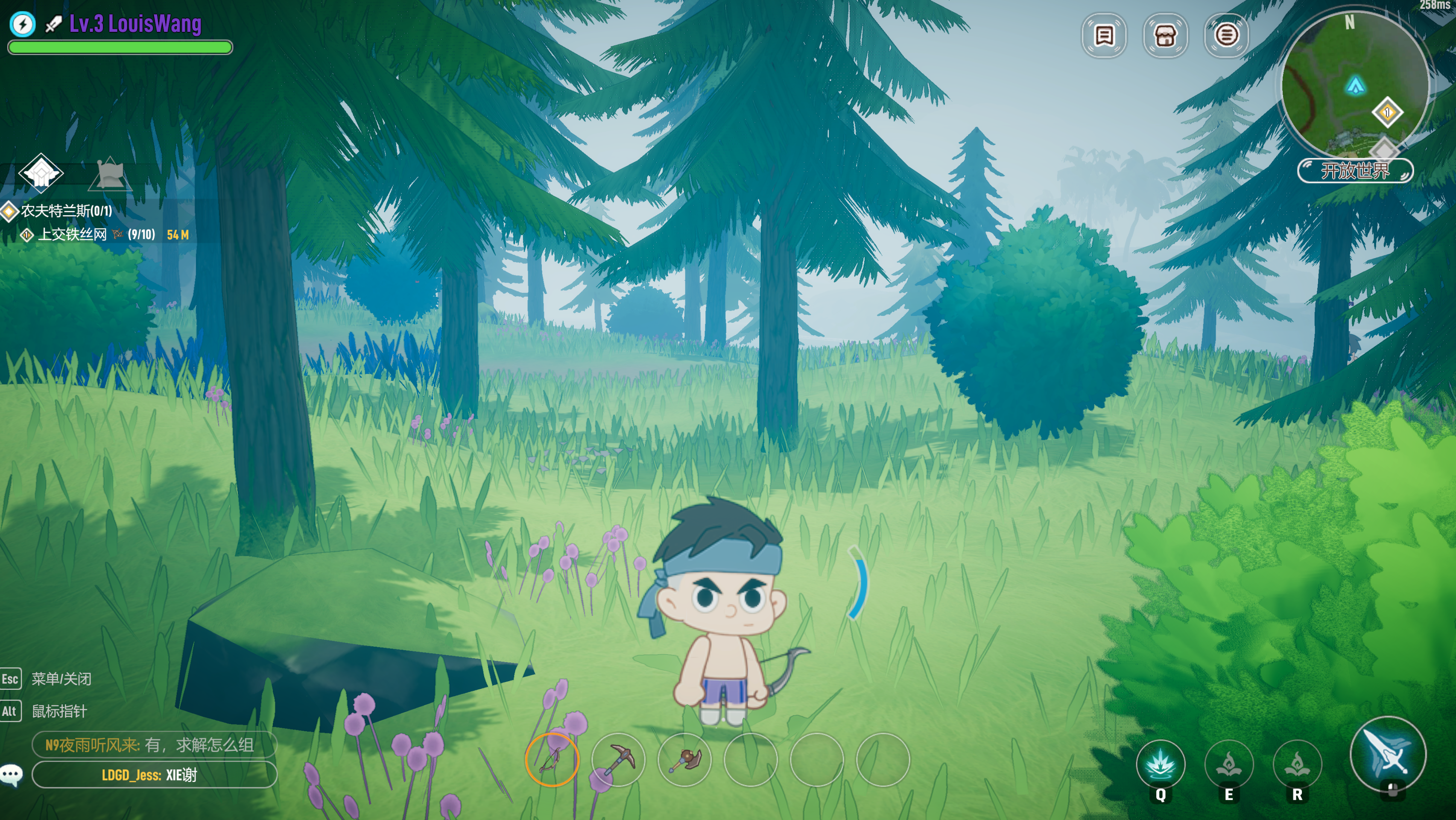The image size is (1456, 820).
Task: Open the chat speech bubble icon
Action: pos(12,774)
